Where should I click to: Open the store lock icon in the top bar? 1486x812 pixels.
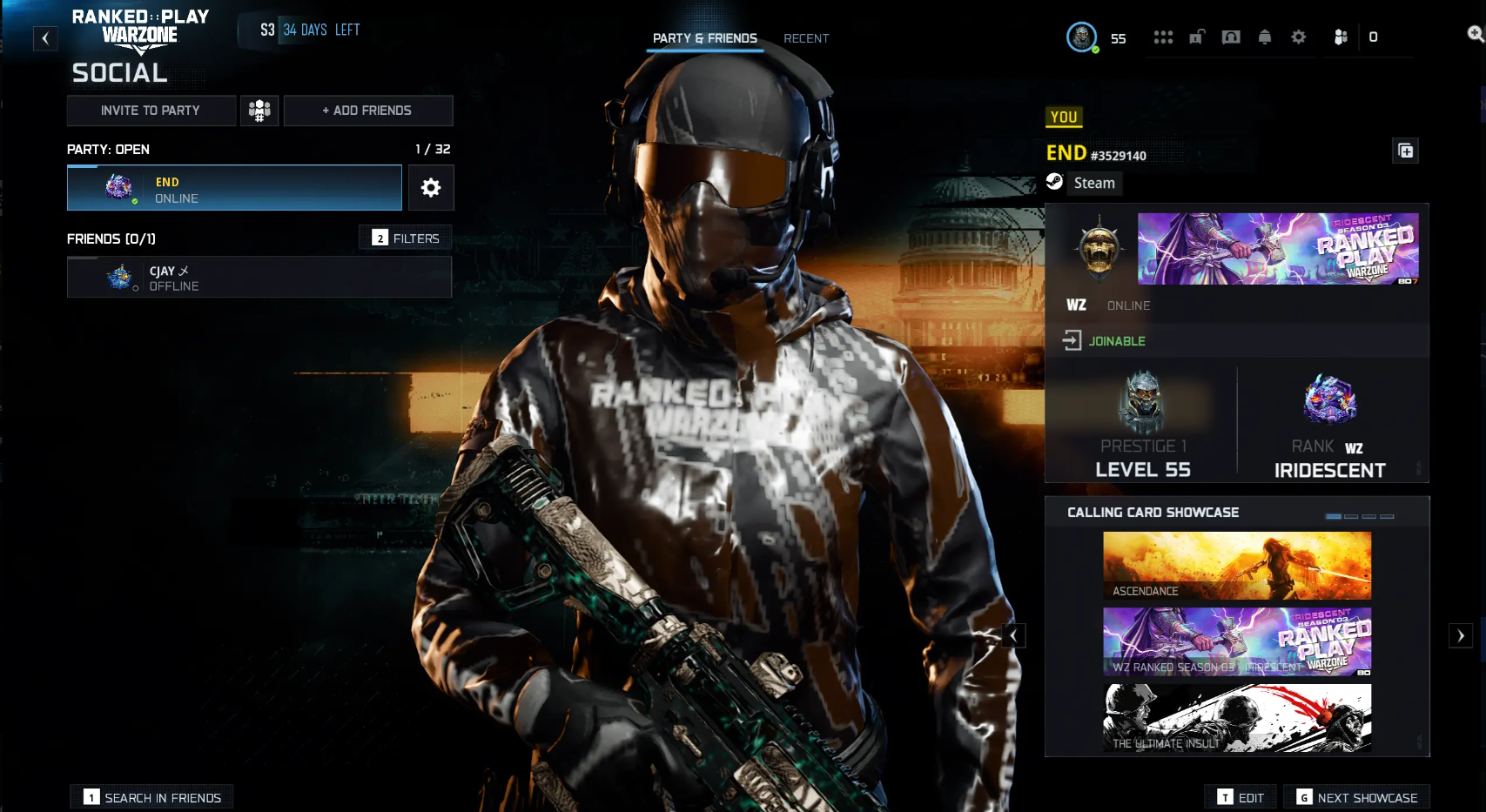(1197, 37)
